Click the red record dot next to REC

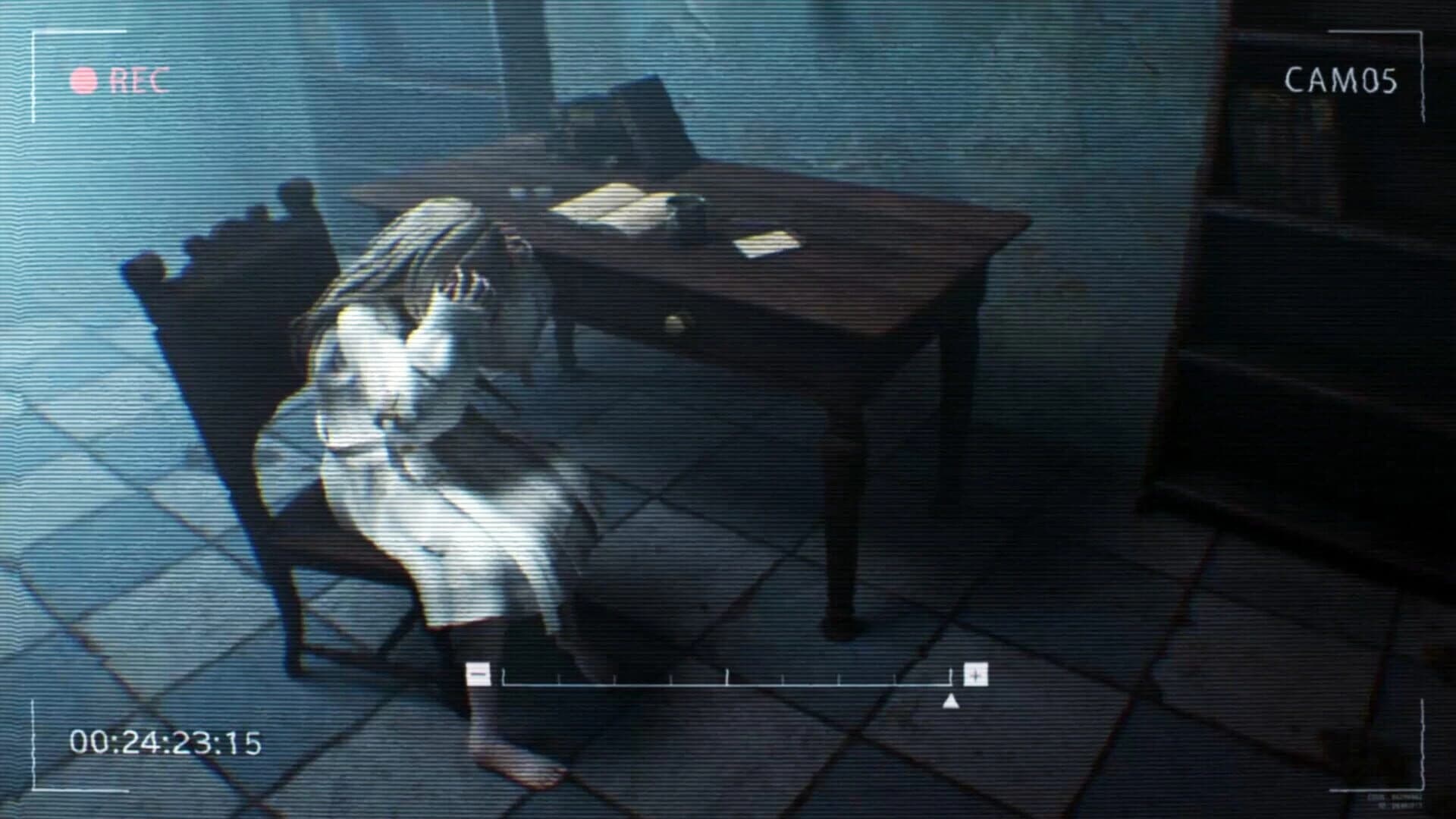83,78
